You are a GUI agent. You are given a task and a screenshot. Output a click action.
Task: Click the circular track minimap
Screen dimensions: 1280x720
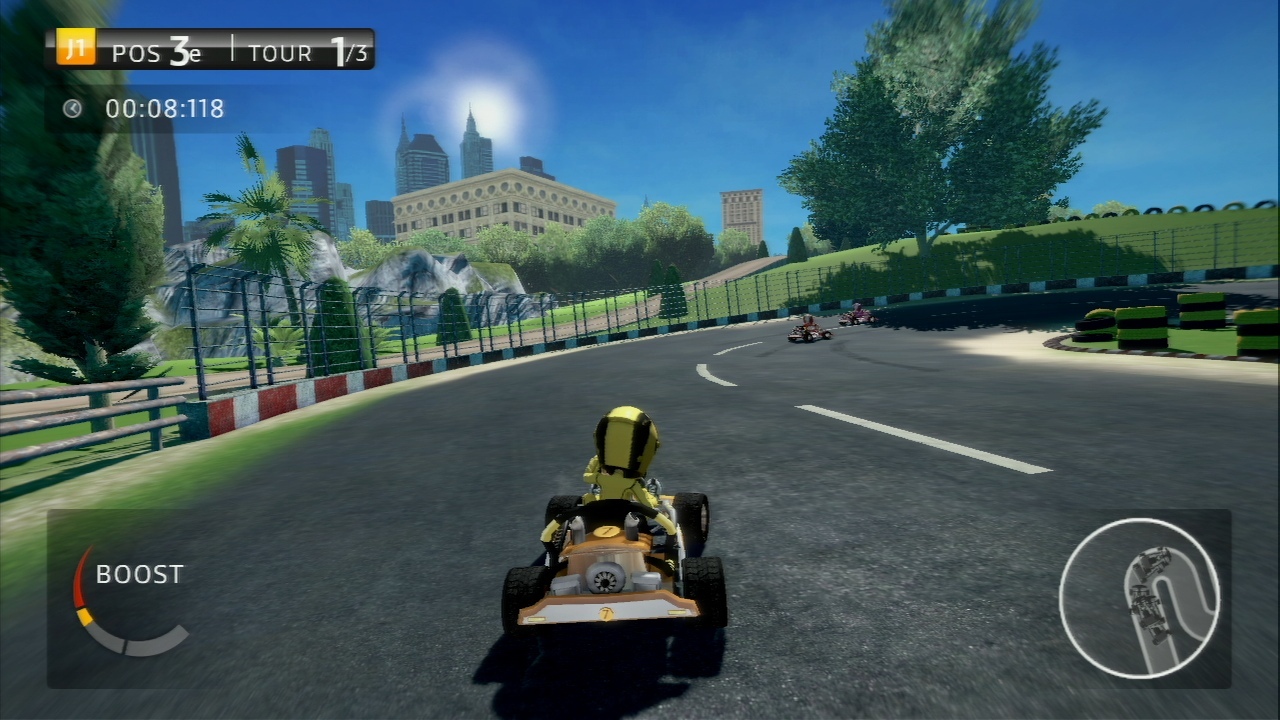pyautogui.click(x=1139, y=598)
